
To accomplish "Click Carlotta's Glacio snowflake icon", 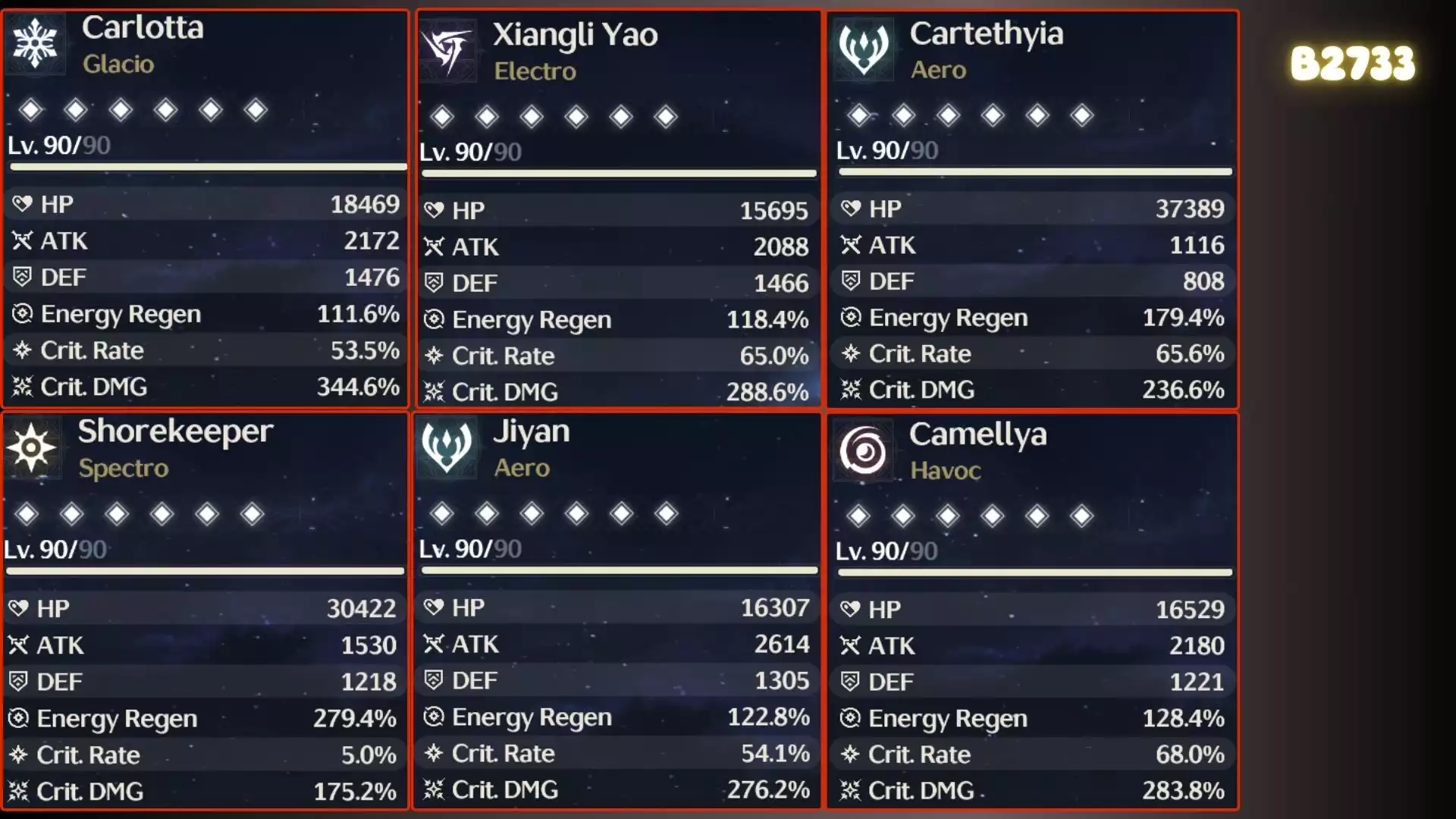I will point(35,43).
